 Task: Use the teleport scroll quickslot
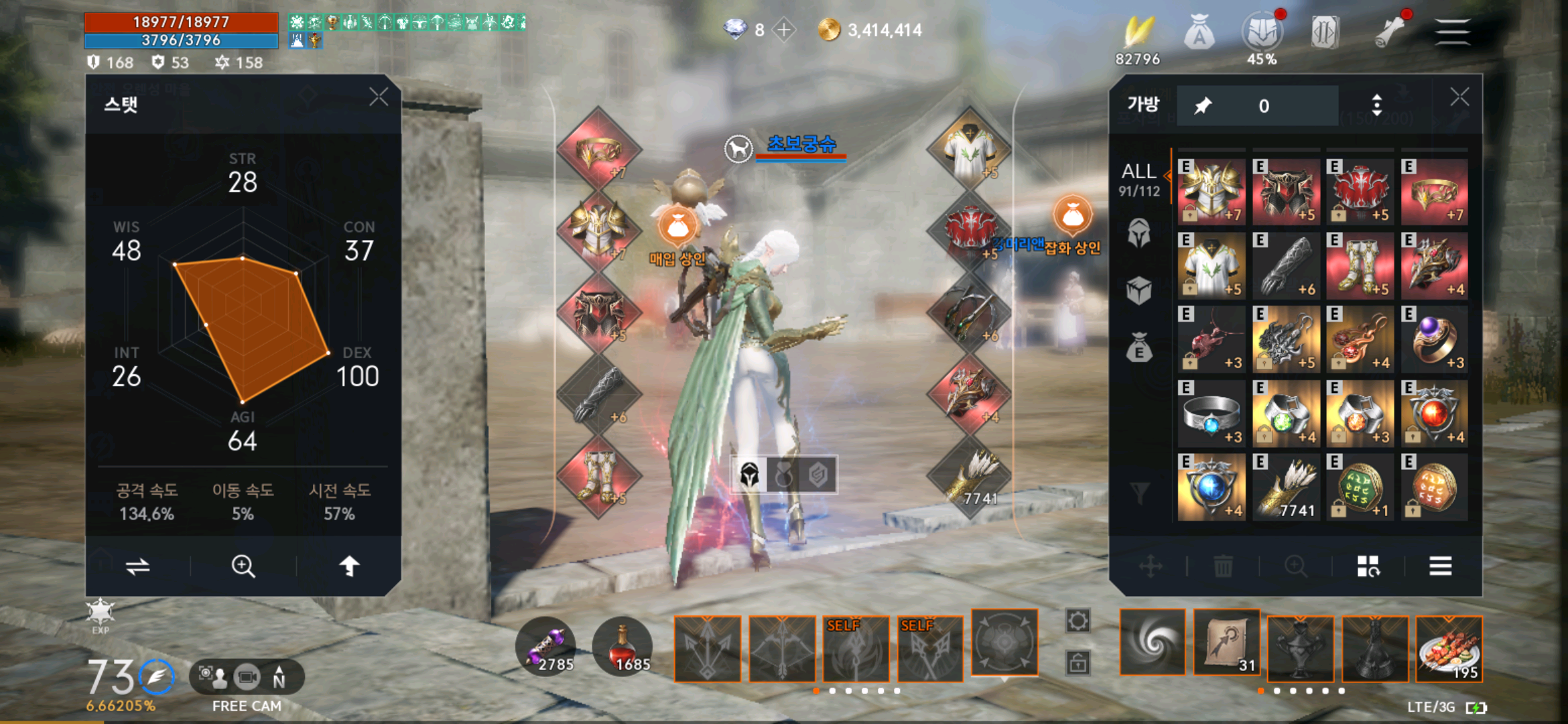click(x=1226, y=646)
